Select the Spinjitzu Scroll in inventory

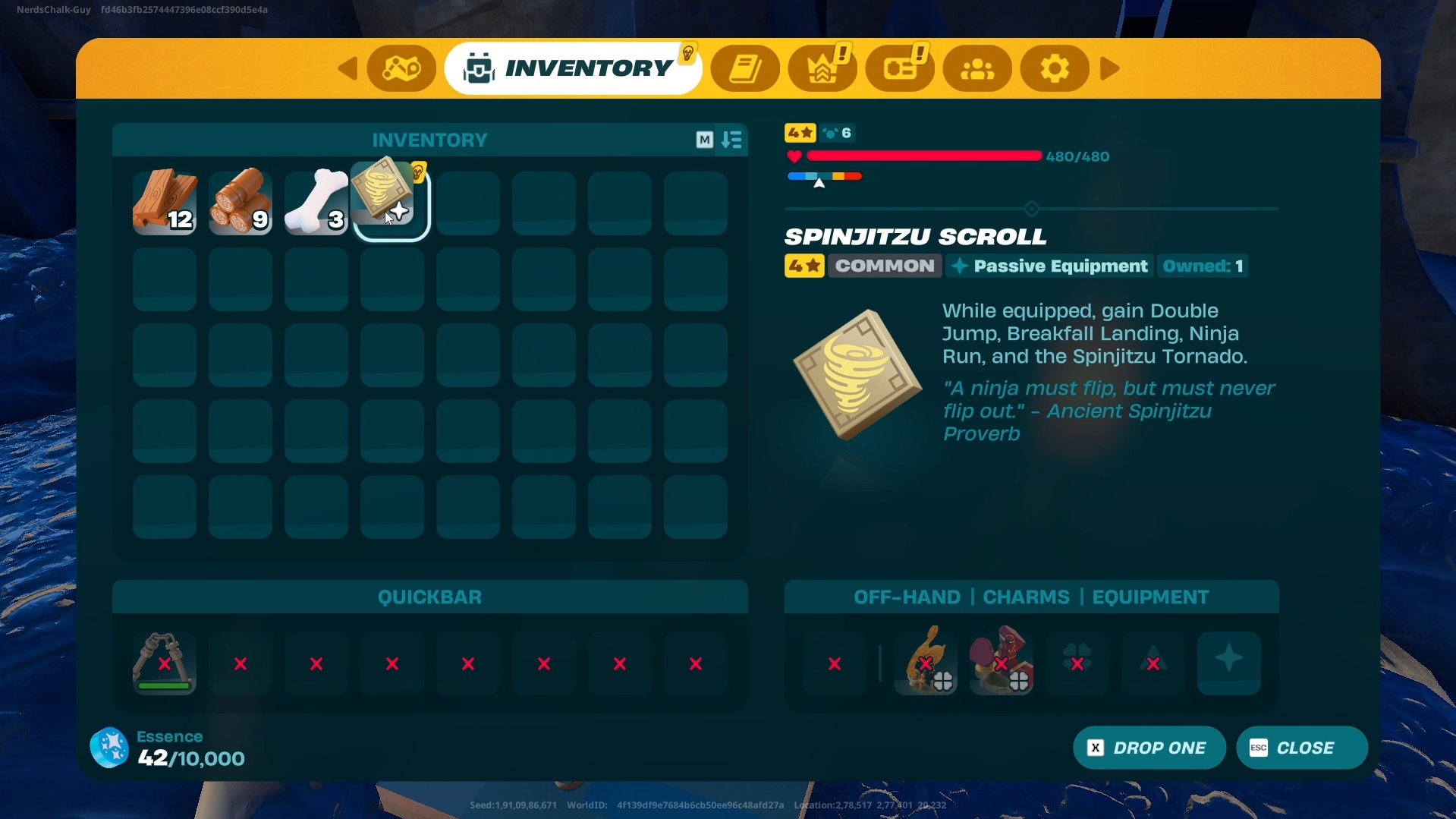coord(391,201)
